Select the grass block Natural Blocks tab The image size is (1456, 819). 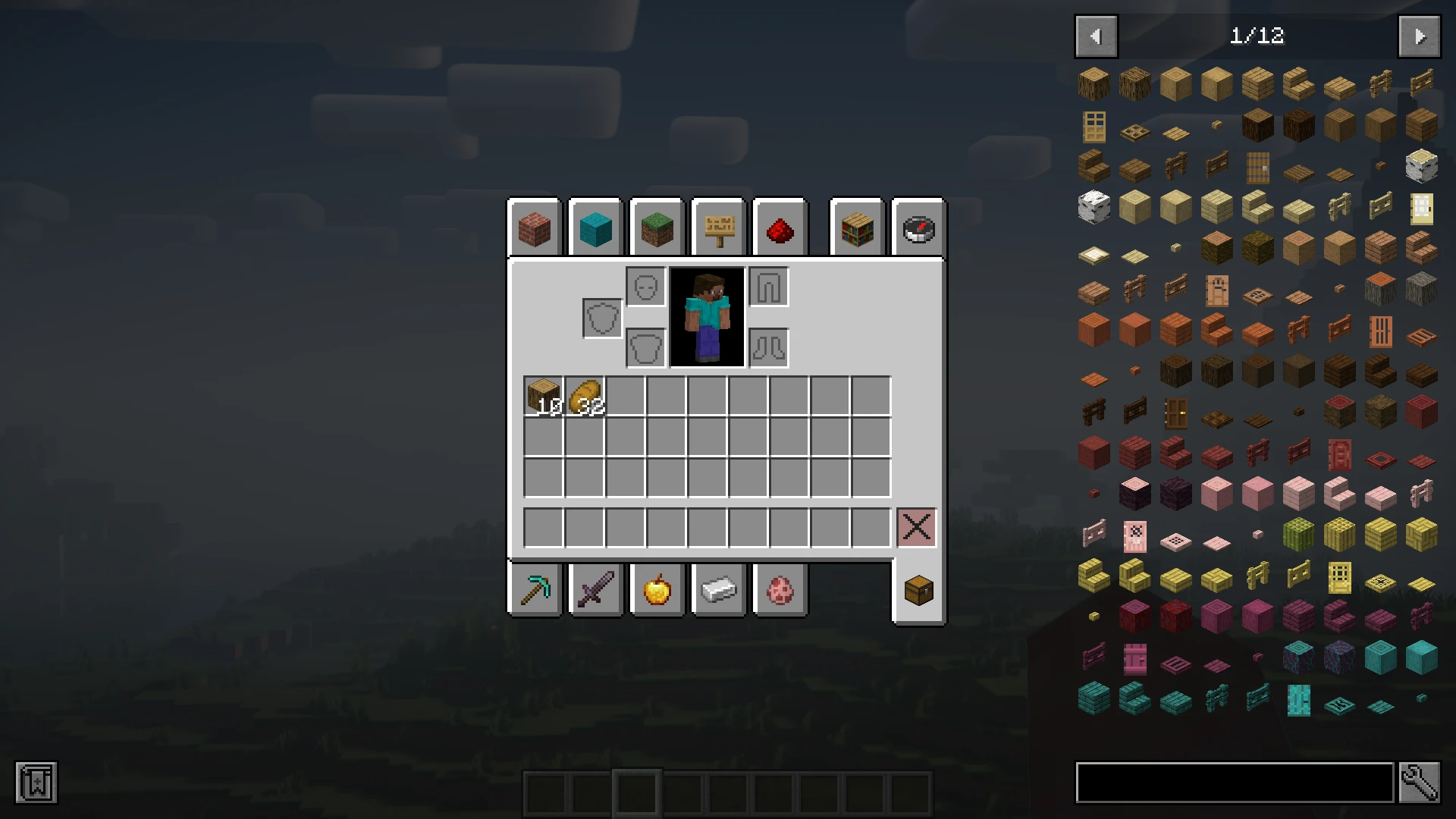[x=657, y=228]
